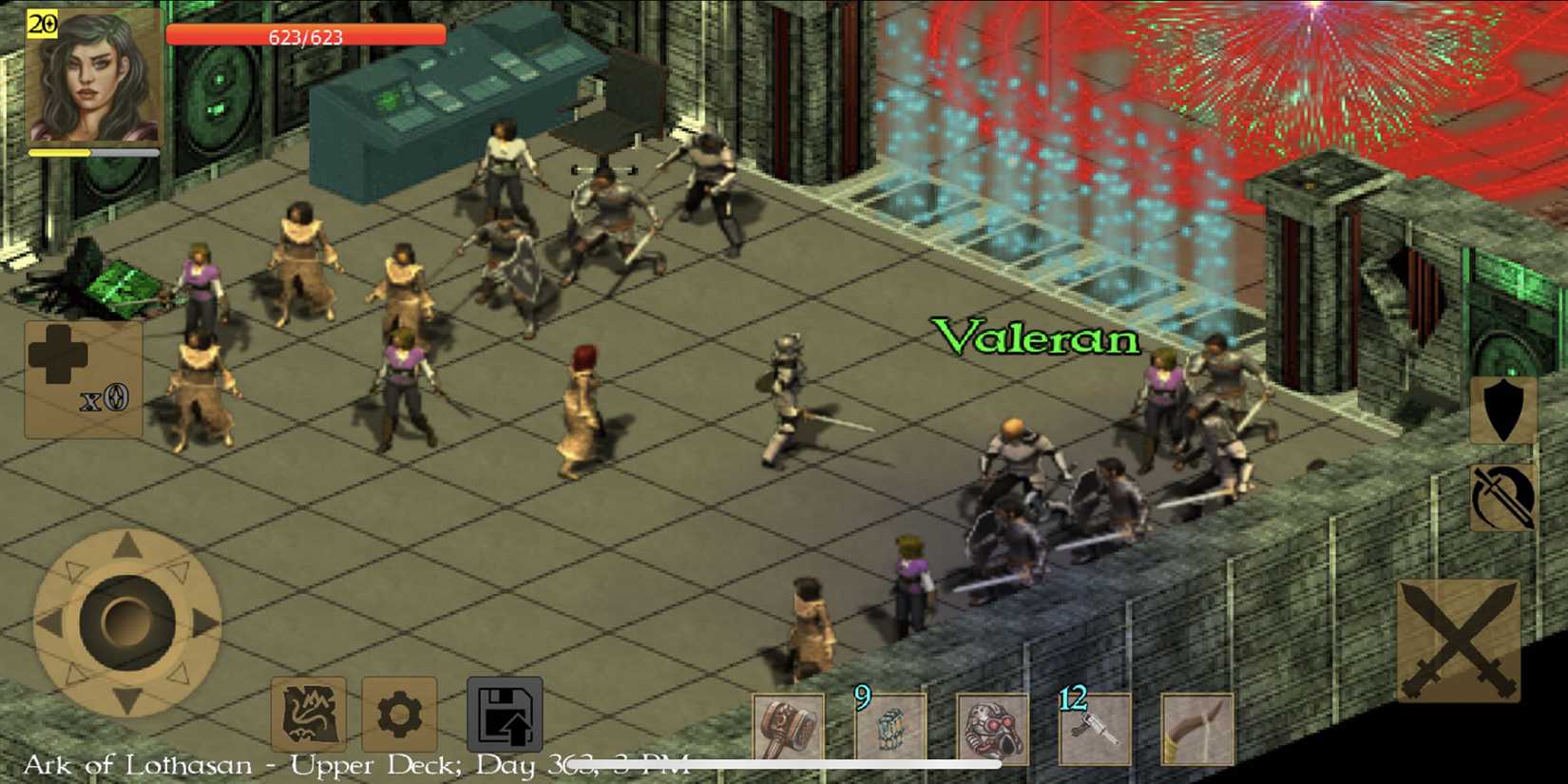Viewport: 1568px width, 784px height.
Task: Toggle the shield defense stance
Action: [1501, 409]
